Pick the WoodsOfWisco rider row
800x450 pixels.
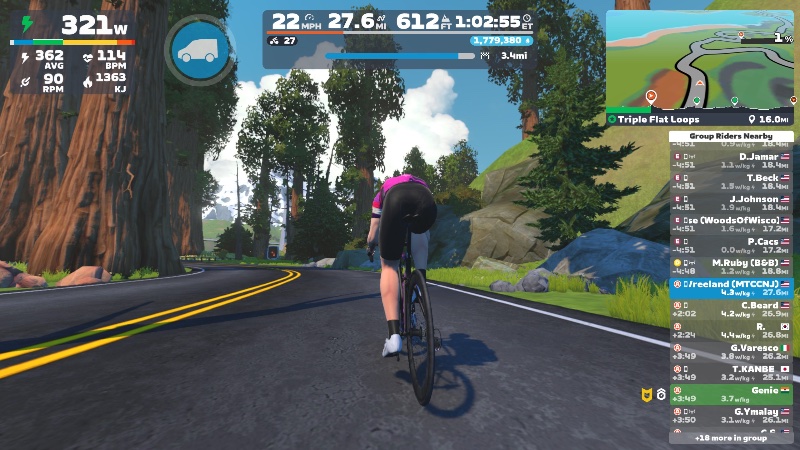point(731,224)
